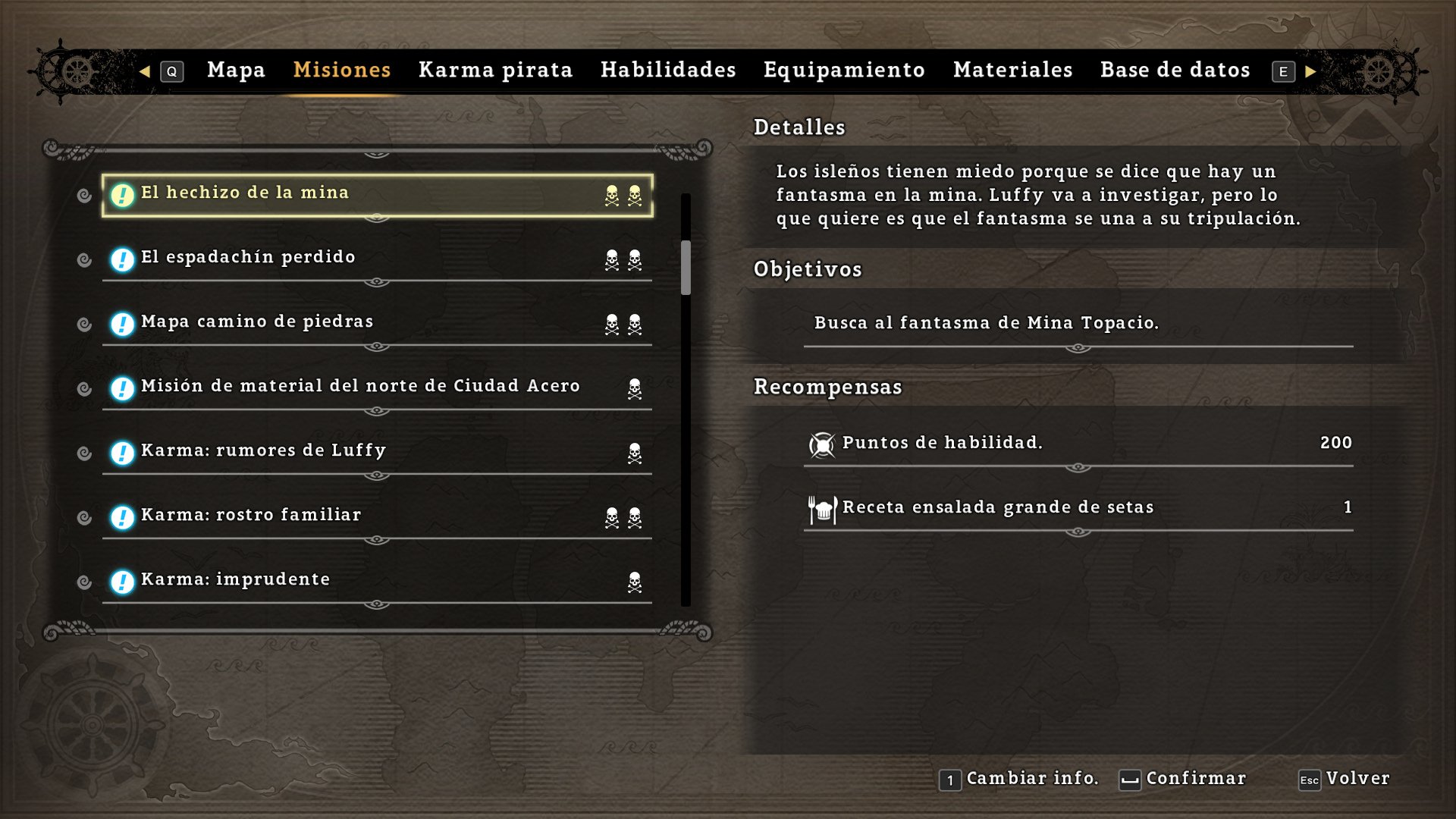Click the Confirmar button
This screenshot has height=819, width=1456.
(x=1184, y=779)
